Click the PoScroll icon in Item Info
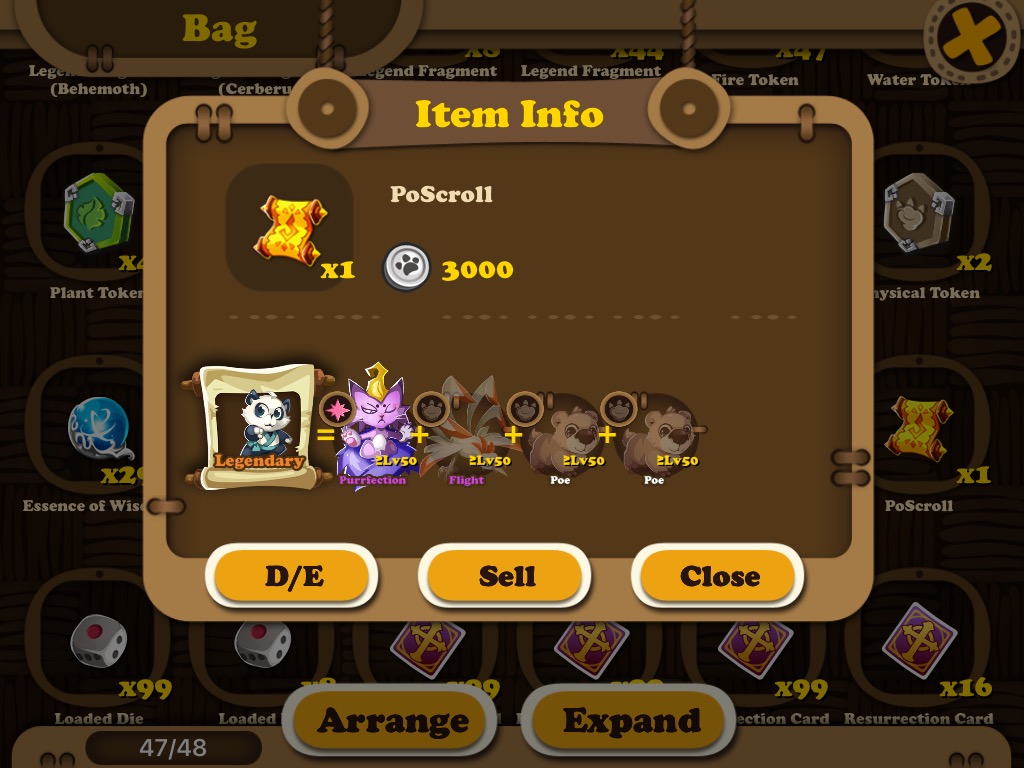Screen dimensions: 1024x768 tap(289, 228)
